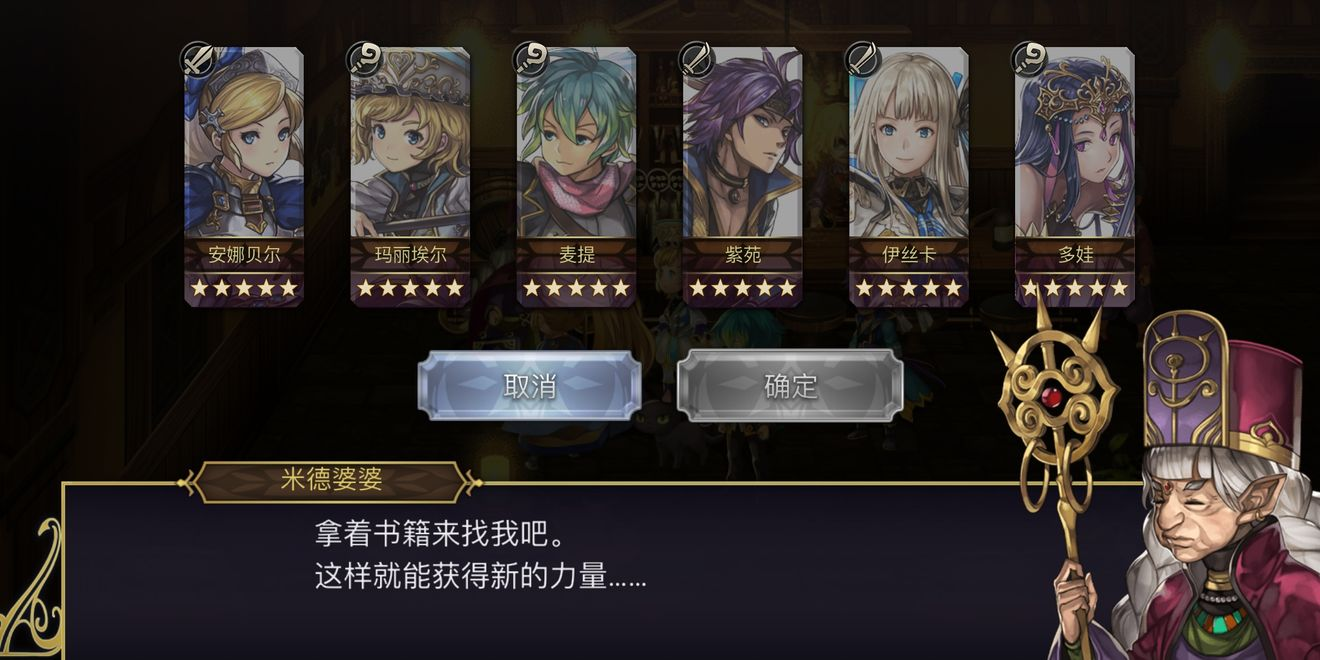Screen dimensions: 1320x660
Task: Pick the 多娃 character card
Action: pyautogui.click(x=1075, y=175)
